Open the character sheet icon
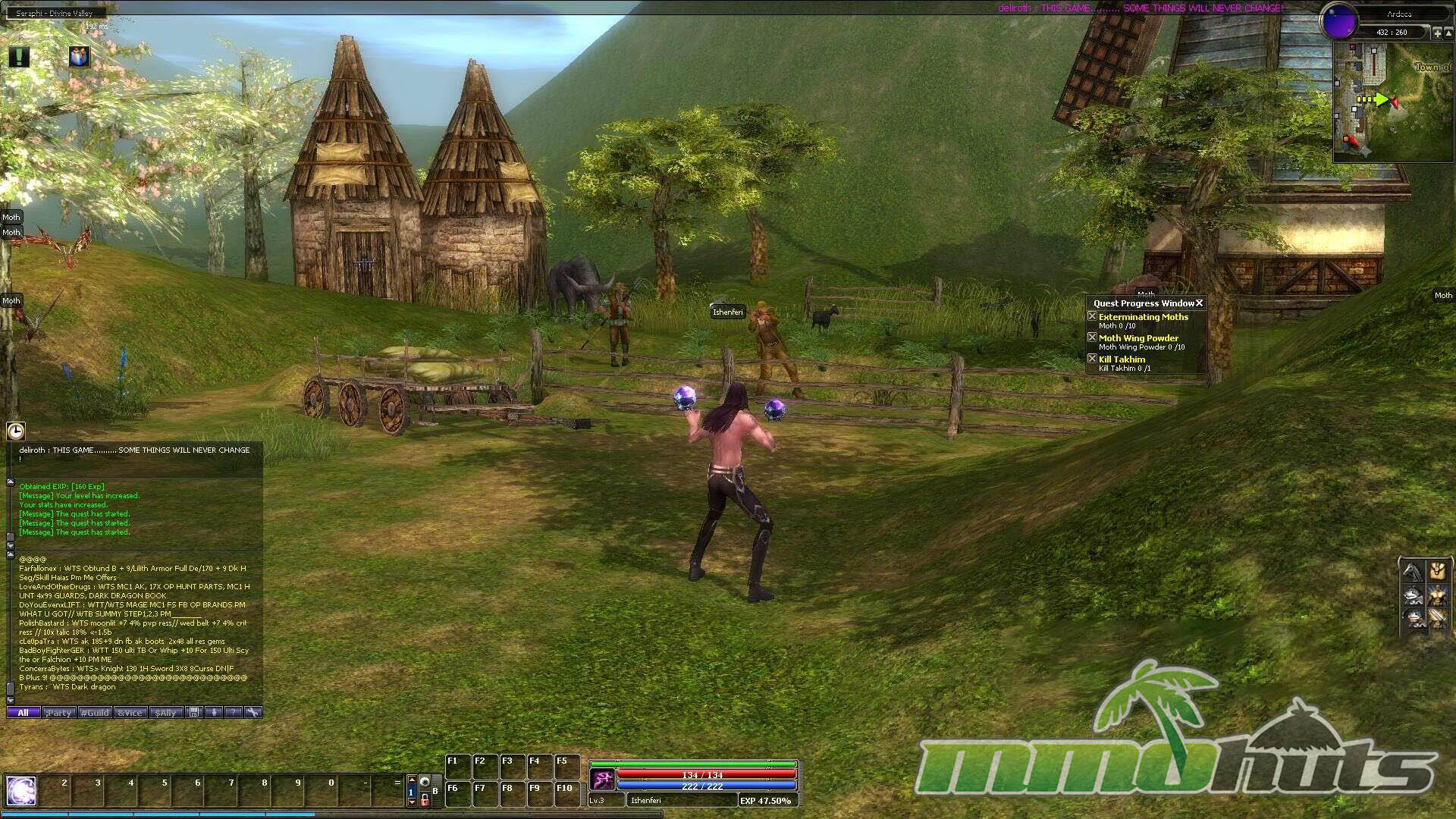 pos(1436,595)
